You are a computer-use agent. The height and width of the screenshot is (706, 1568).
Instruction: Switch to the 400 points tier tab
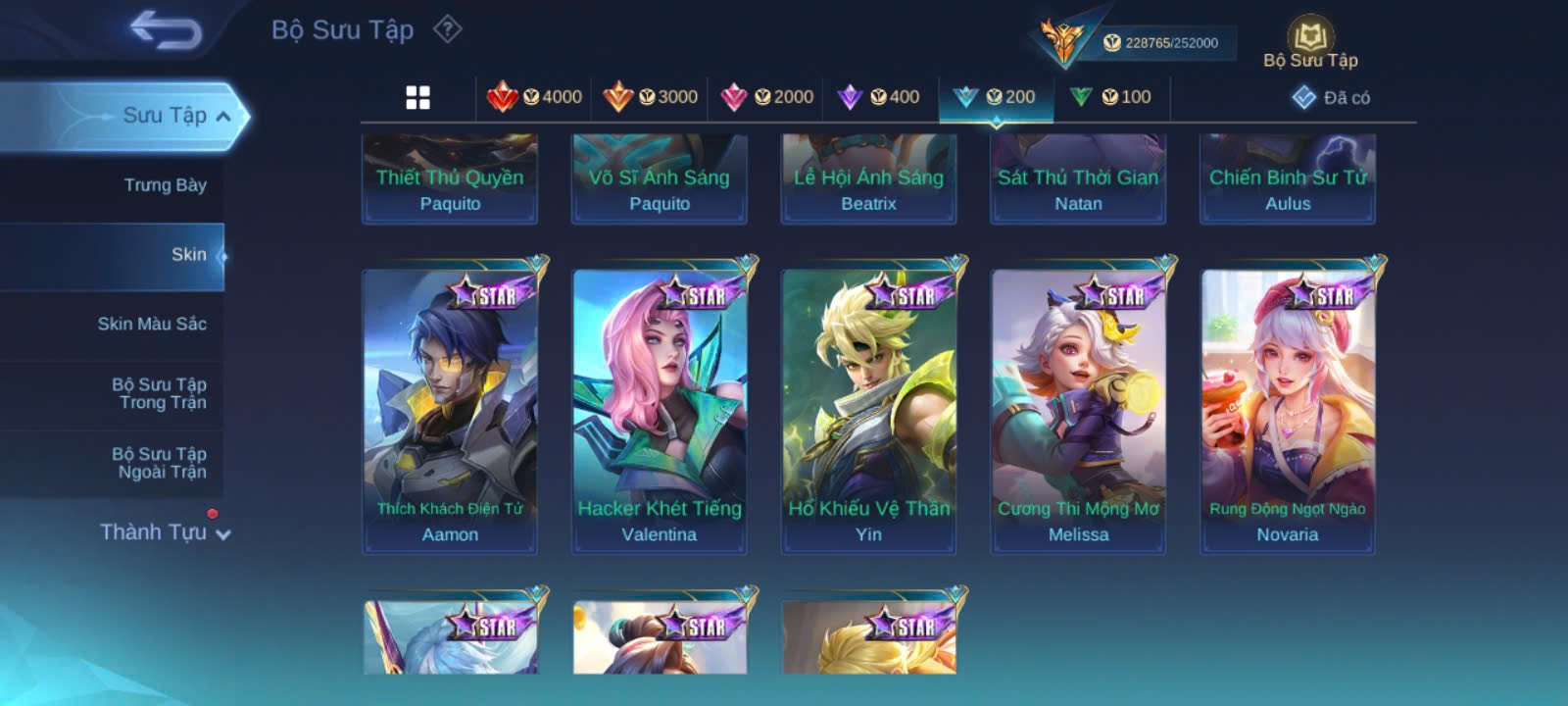click(x=879, y=97)
